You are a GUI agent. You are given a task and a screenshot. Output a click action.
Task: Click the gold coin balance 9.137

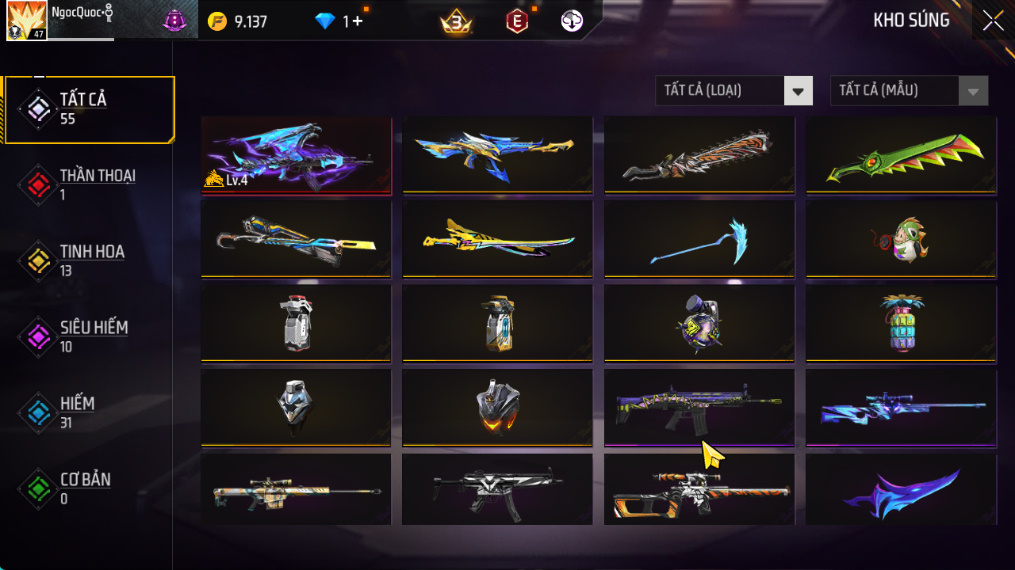point(238,21)
